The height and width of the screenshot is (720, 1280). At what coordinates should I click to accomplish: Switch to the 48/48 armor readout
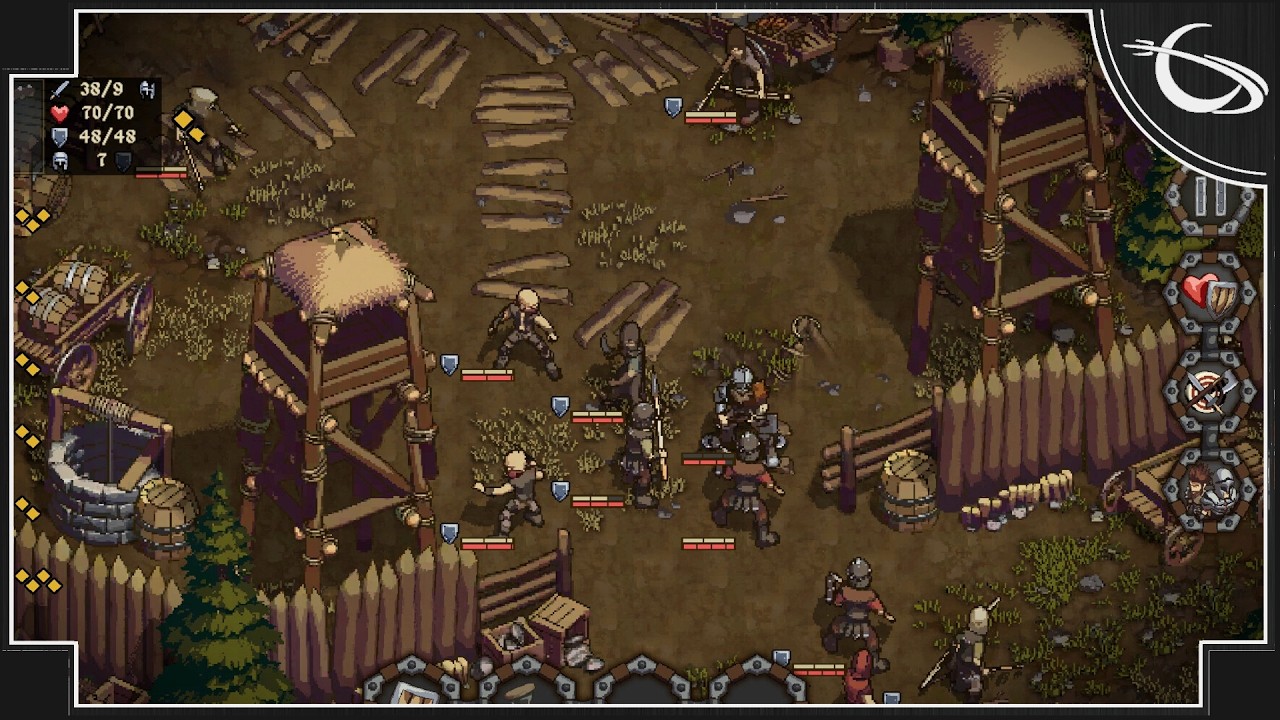point(107,137)
